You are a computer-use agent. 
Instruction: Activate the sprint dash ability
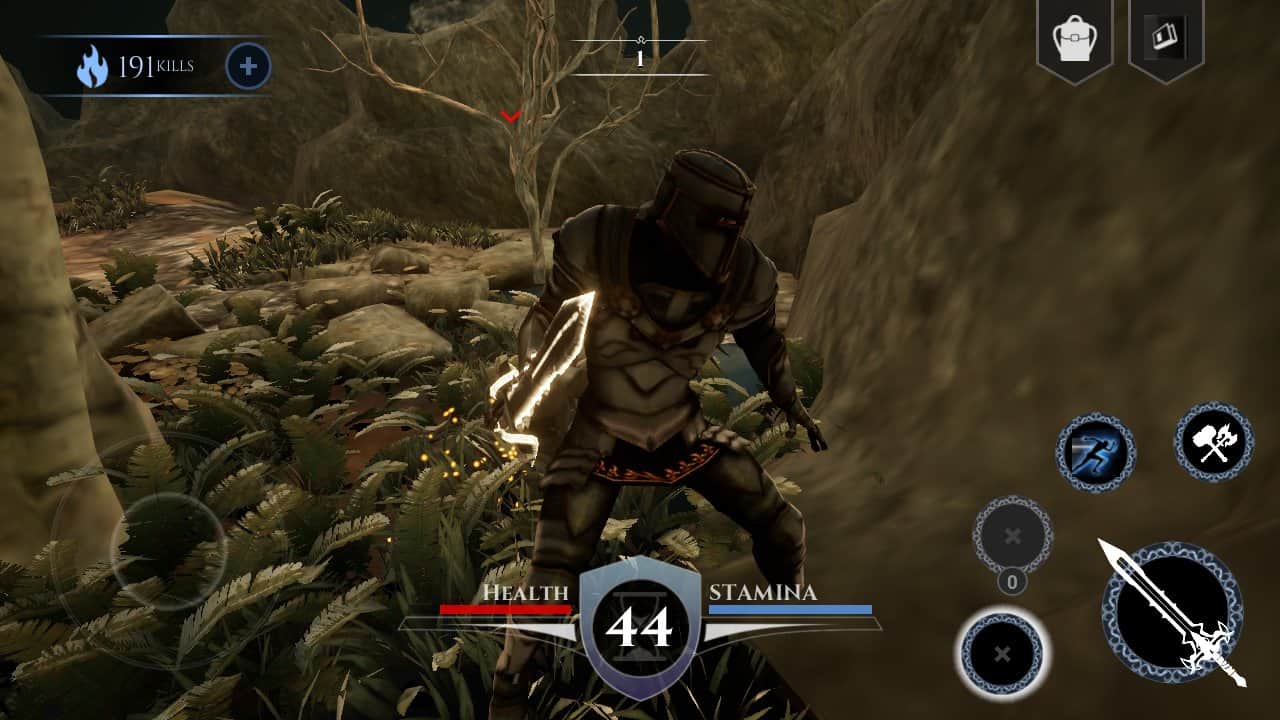(1095, 453)
